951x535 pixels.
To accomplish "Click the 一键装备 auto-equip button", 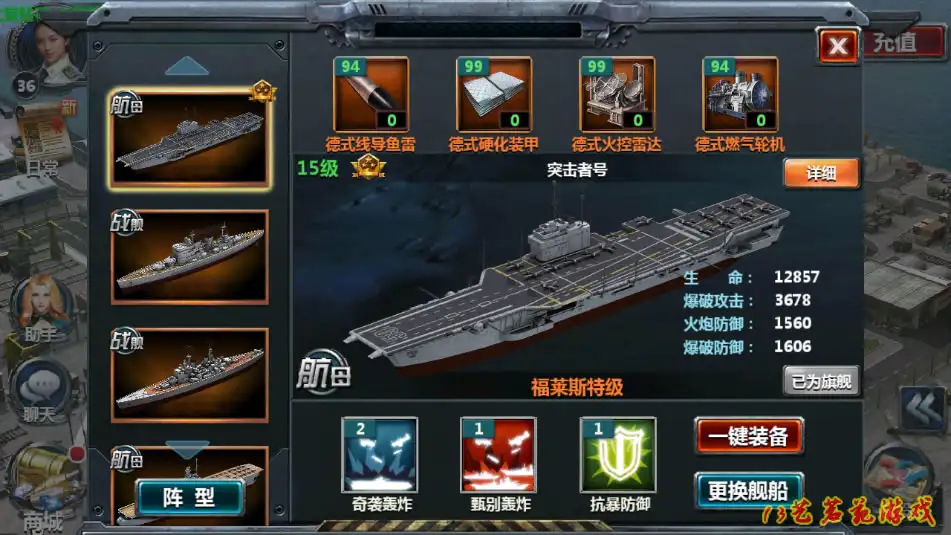I will pyautogui.click(x=749, y=436).
